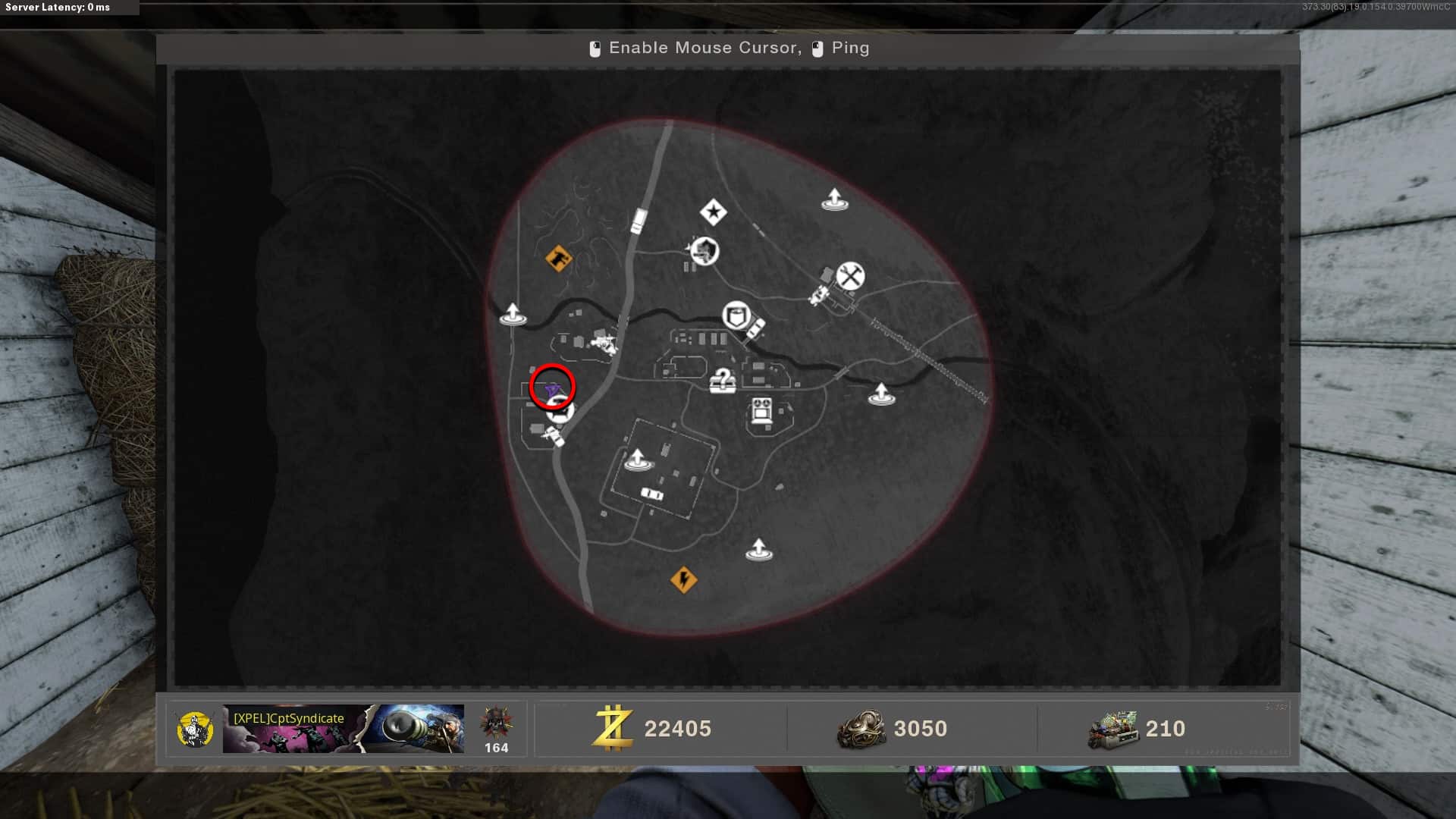Select the prestige skull icon above 164
Image resolution: width=1456 pixels, height=819 pixels.
click(x=496, y=722)
